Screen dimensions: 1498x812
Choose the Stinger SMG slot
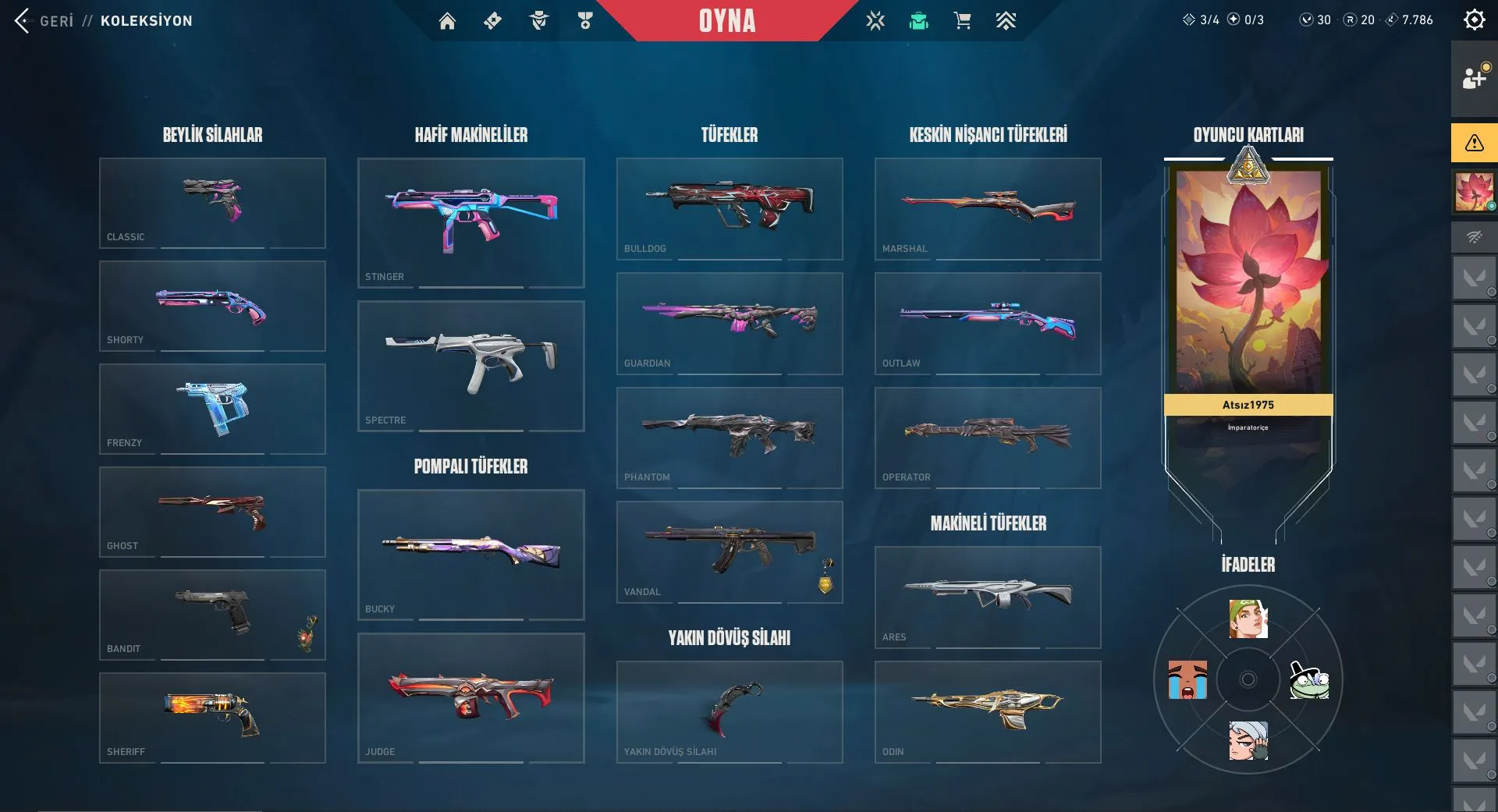pos(470,222)
